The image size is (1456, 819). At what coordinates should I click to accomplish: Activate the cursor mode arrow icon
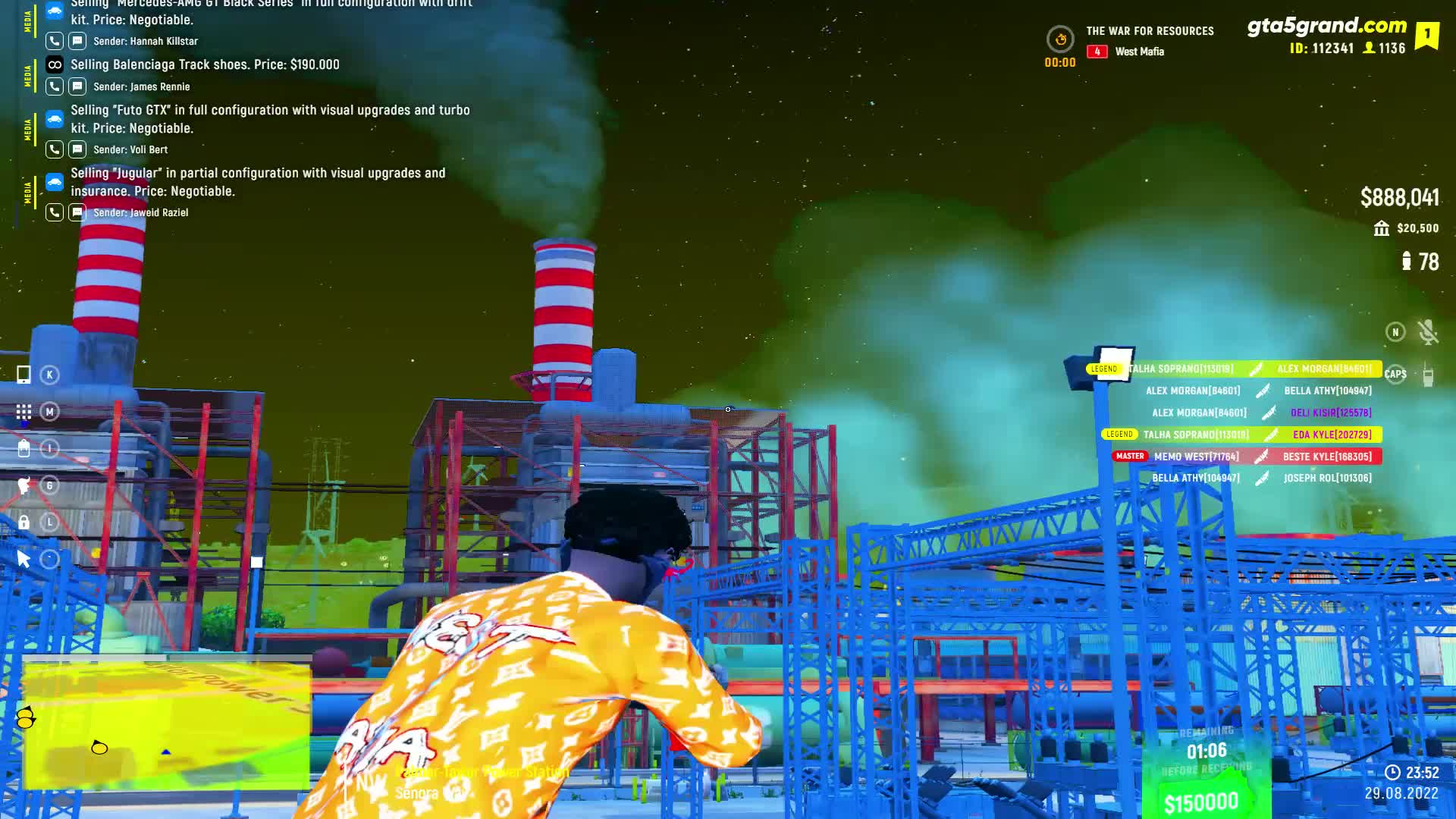click(x=24, y=560)
